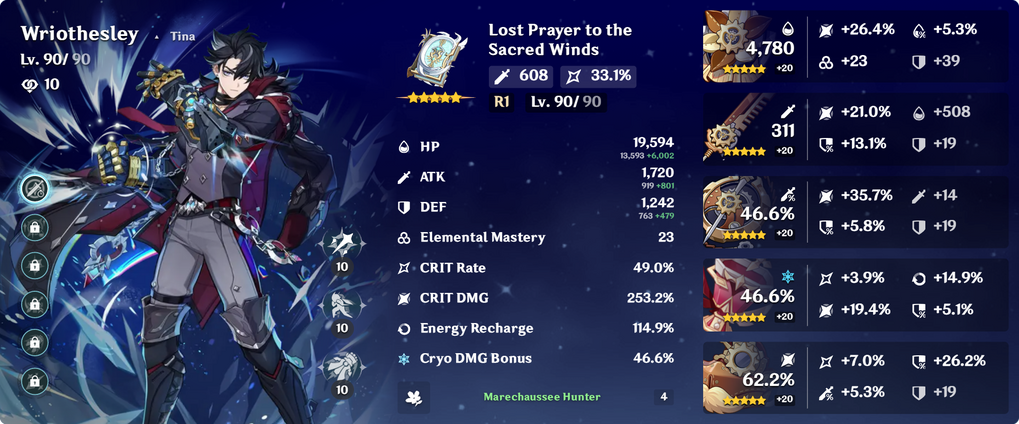Image resolution: width=1019 pixels, height=424 pixels.
Task: Select the normal attack talent icon
Action: [342, 243]
